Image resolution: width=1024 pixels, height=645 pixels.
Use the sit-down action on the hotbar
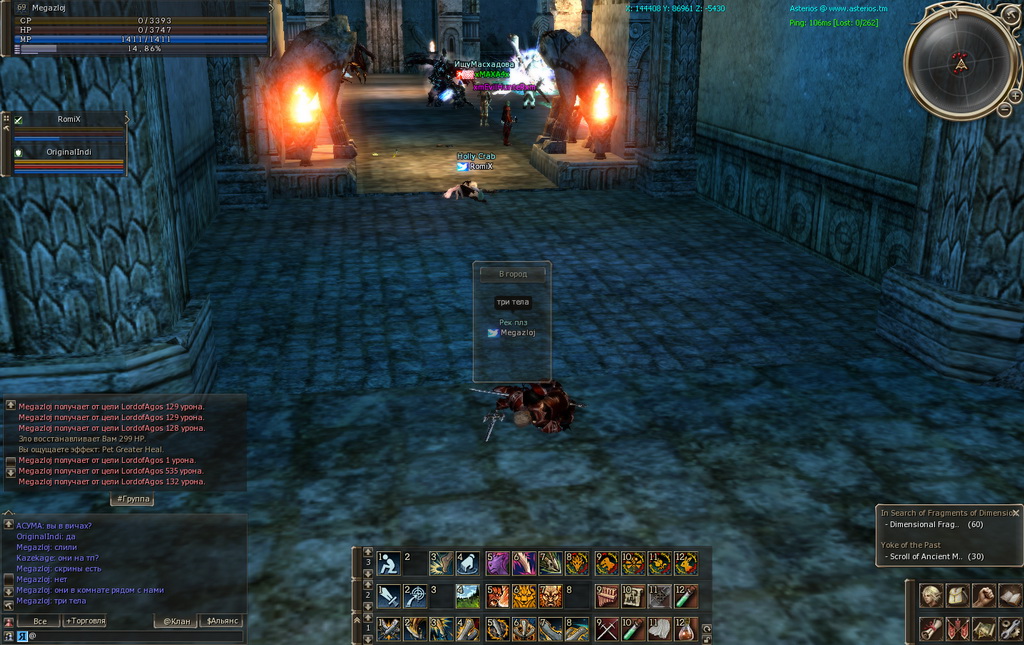tap(388, 564)
